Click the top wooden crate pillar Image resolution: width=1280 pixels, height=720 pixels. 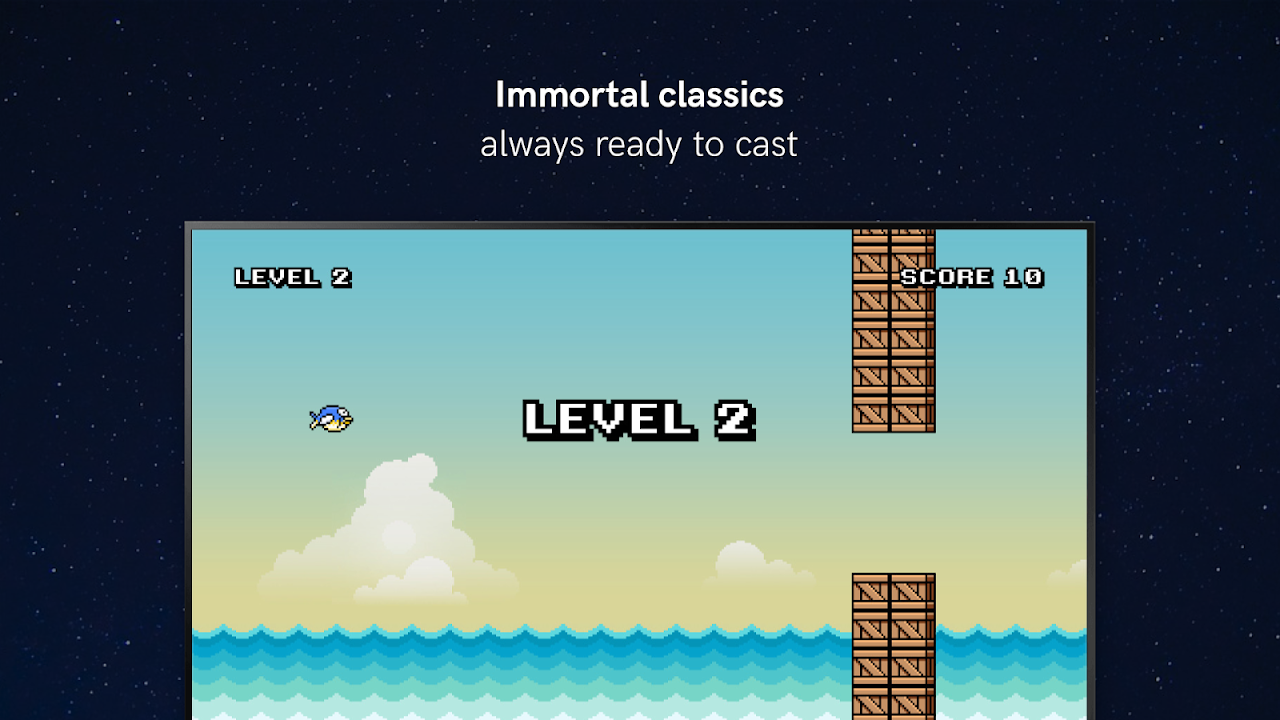(x=891, y=330)
